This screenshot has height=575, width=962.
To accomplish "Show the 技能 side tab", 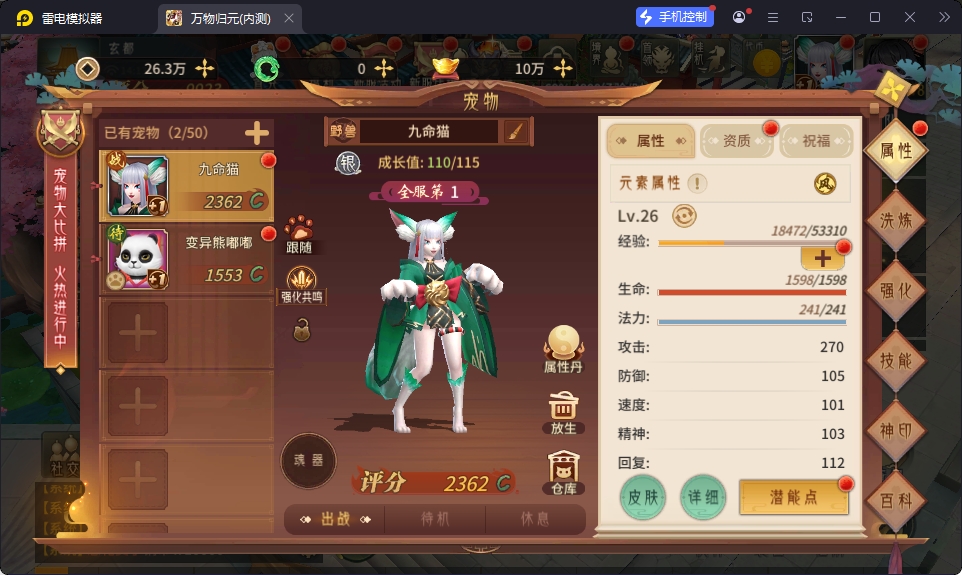I will coord(895,361).
